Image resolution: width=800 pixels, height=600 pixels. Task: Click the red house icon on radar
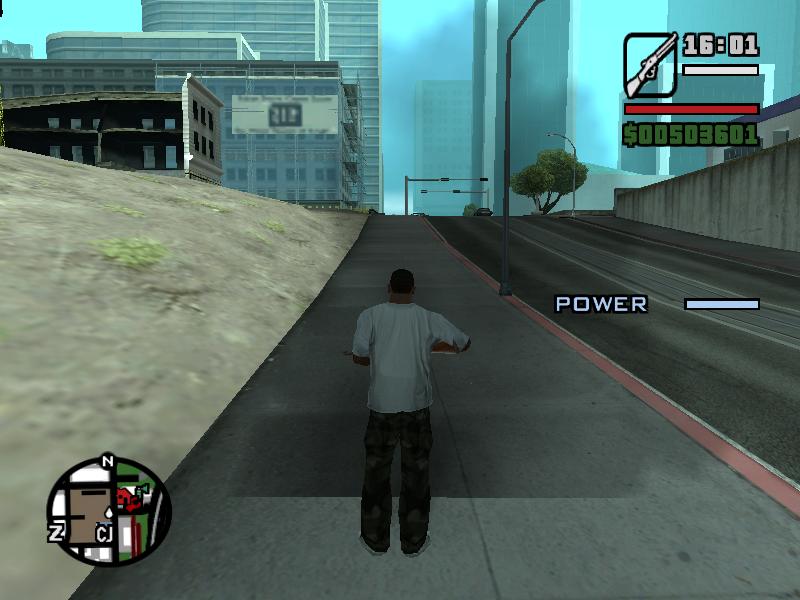[126, 498]
